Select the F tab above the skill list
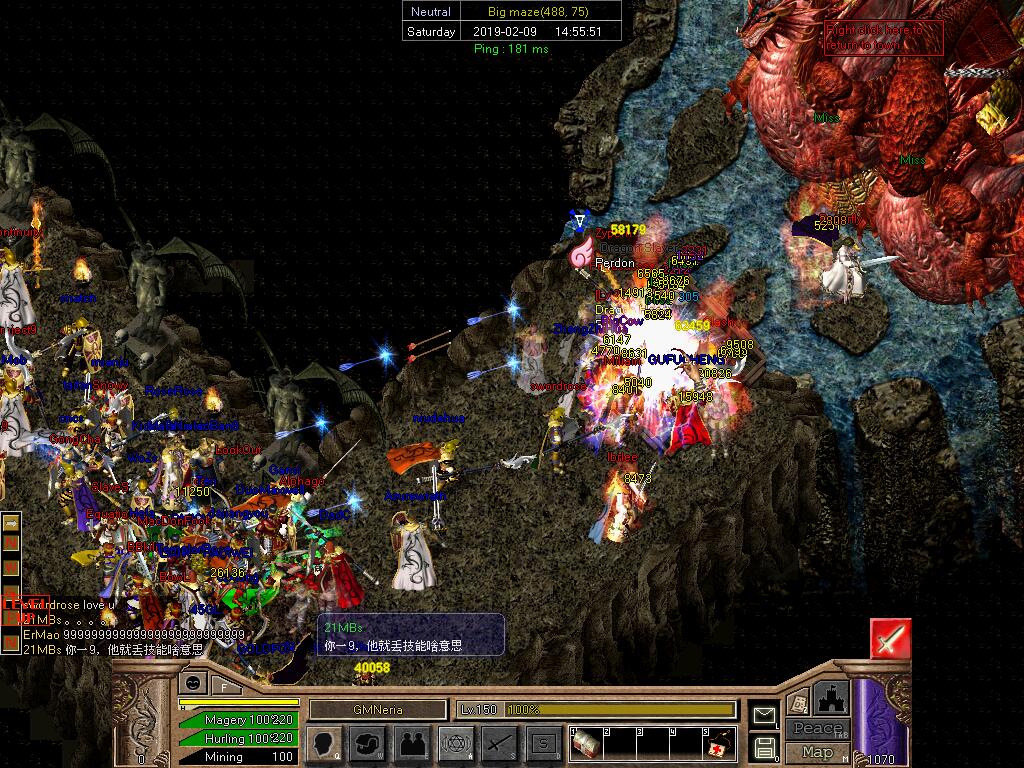 (x=224, y=686)
